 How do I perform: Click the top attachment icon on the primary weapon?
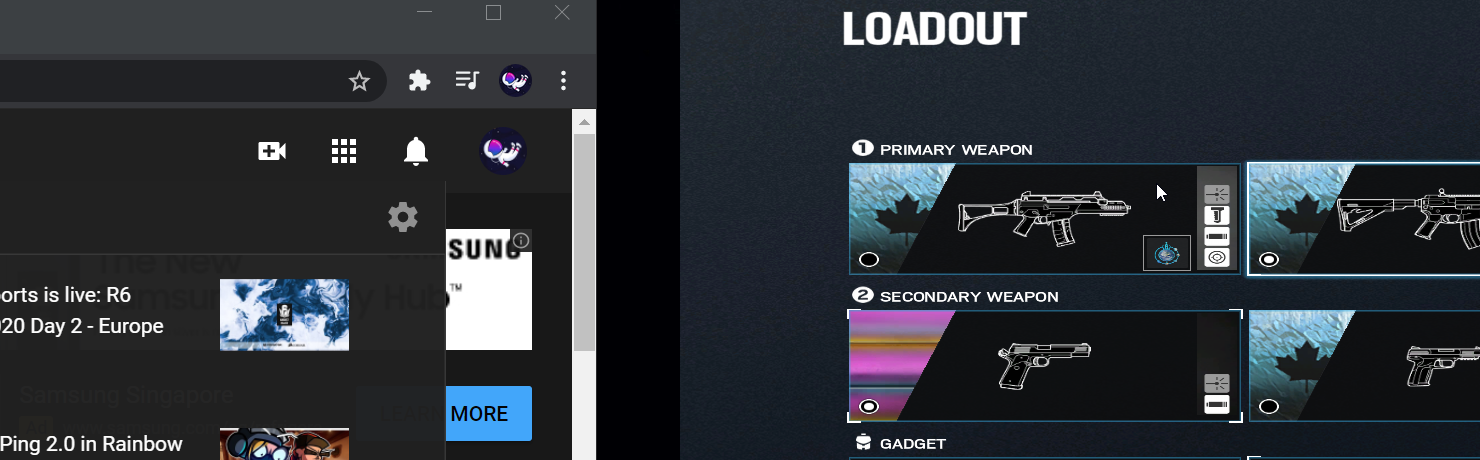1217,194
